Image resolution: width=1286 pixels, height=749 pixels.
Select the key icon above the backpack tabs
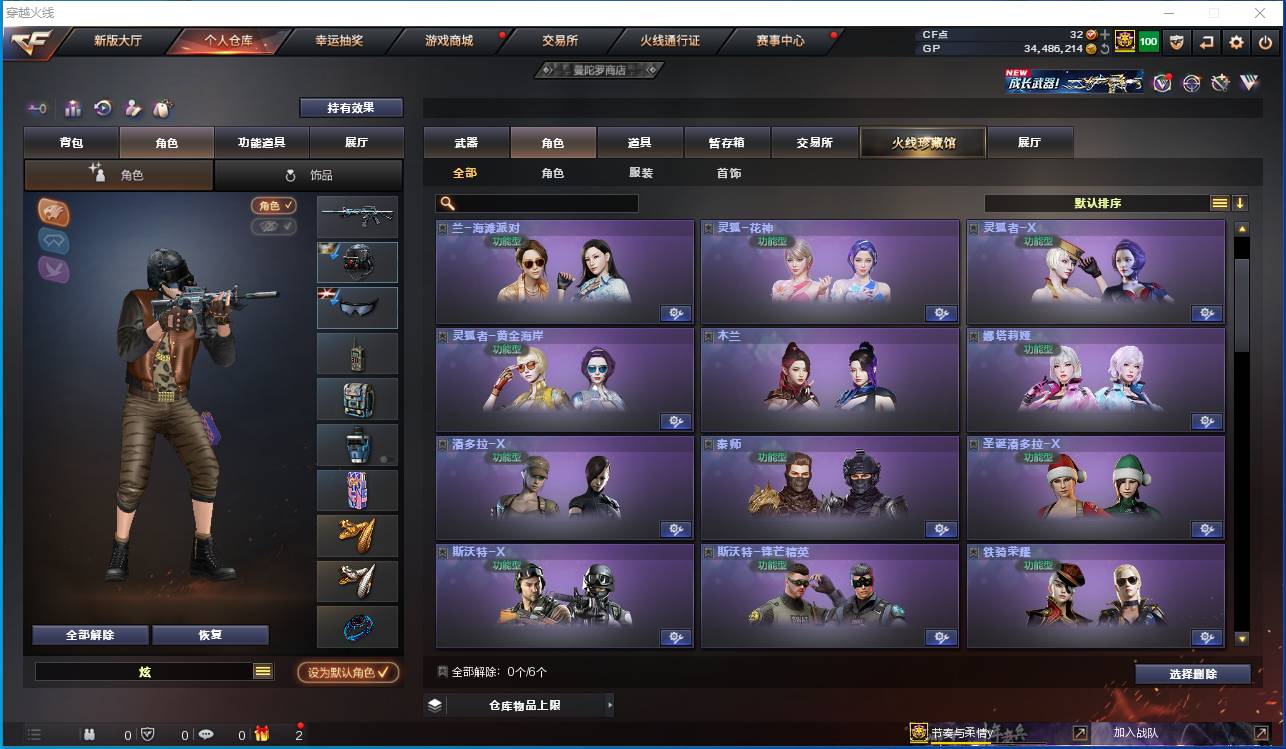38,107
